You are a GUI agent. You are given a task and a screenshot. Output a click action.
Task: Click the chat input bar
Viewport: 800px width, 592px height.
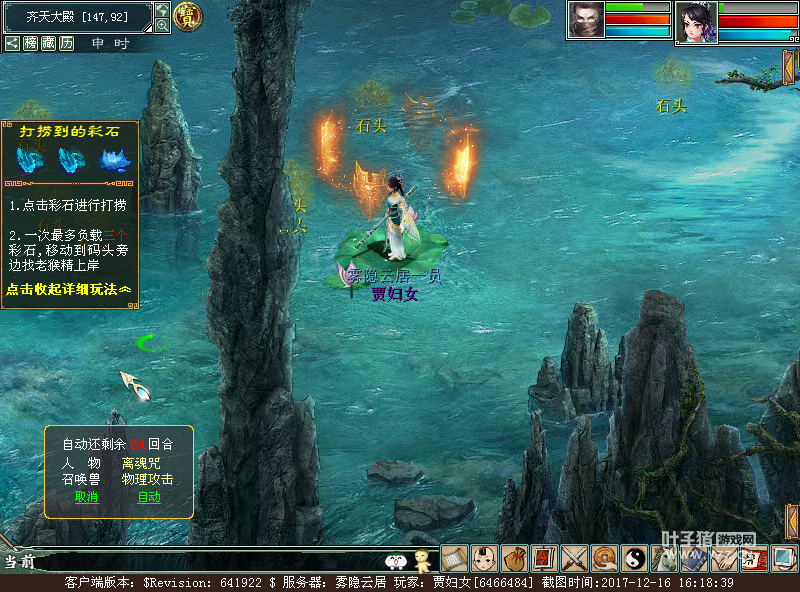[200, 561]
